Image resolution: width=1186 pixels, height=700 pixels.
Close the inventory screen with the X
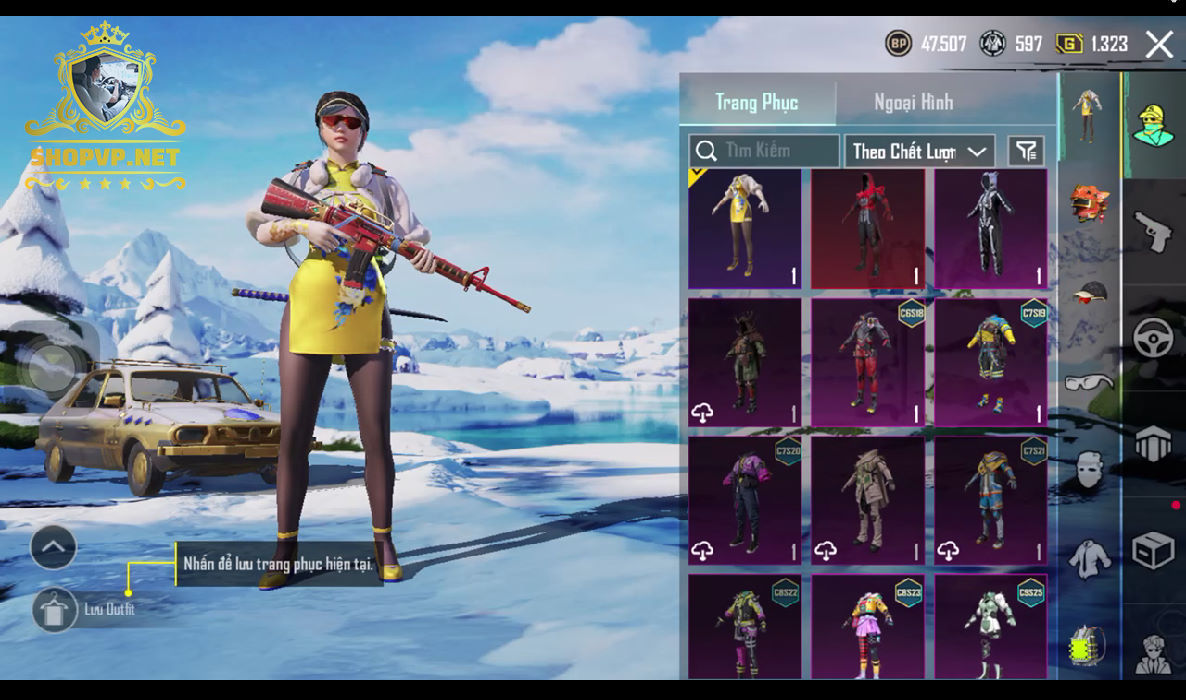(1159, 44)
